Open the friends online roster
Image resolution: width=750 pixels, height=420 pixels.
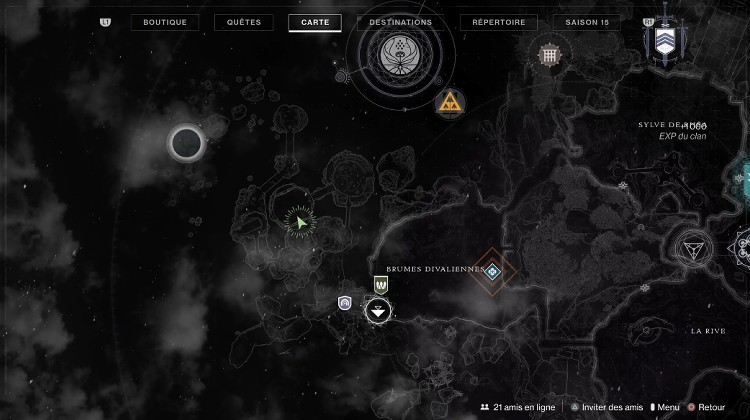point(516,407)
